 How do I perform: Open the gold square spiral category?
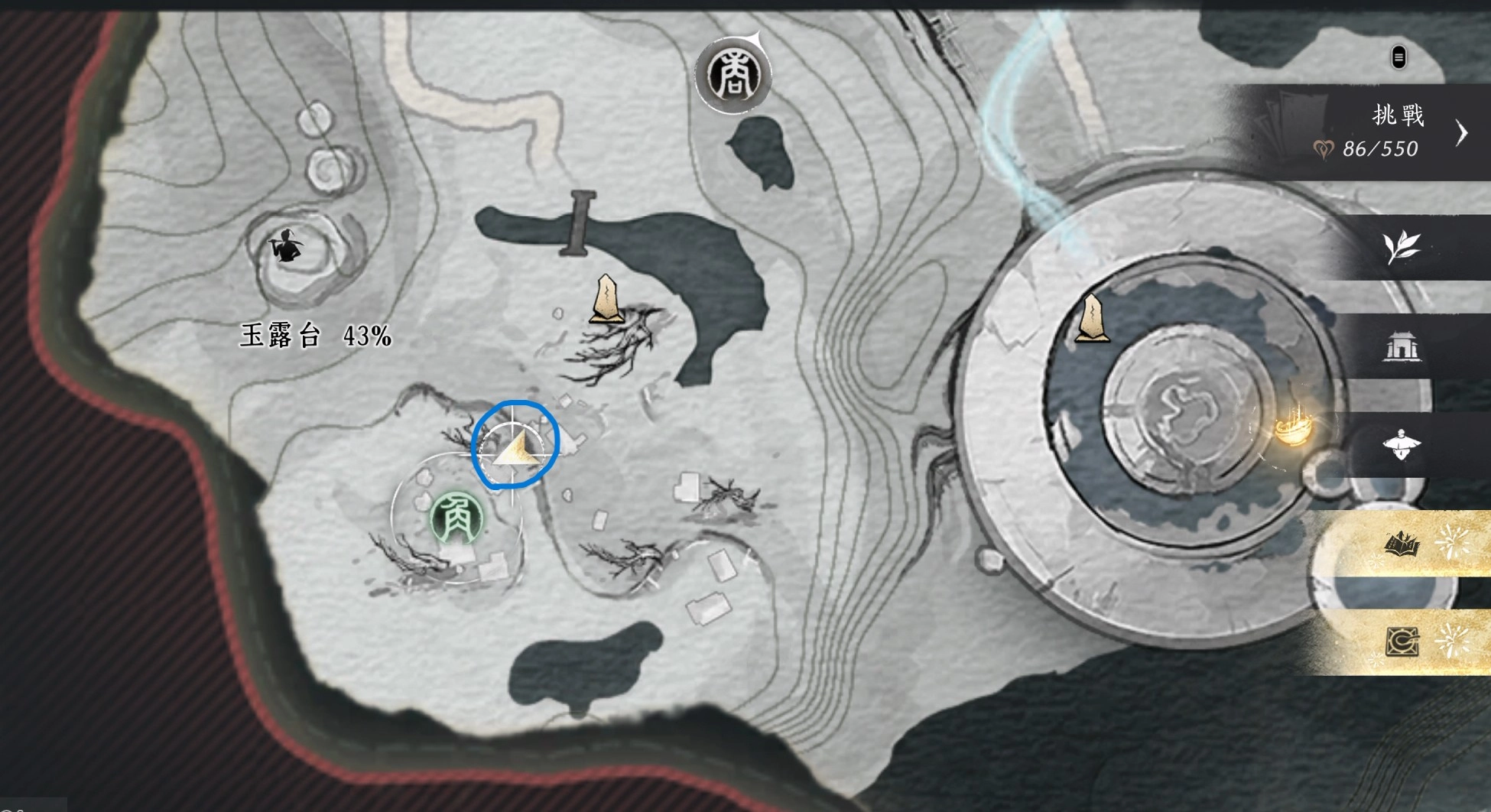click(1402, 641)
